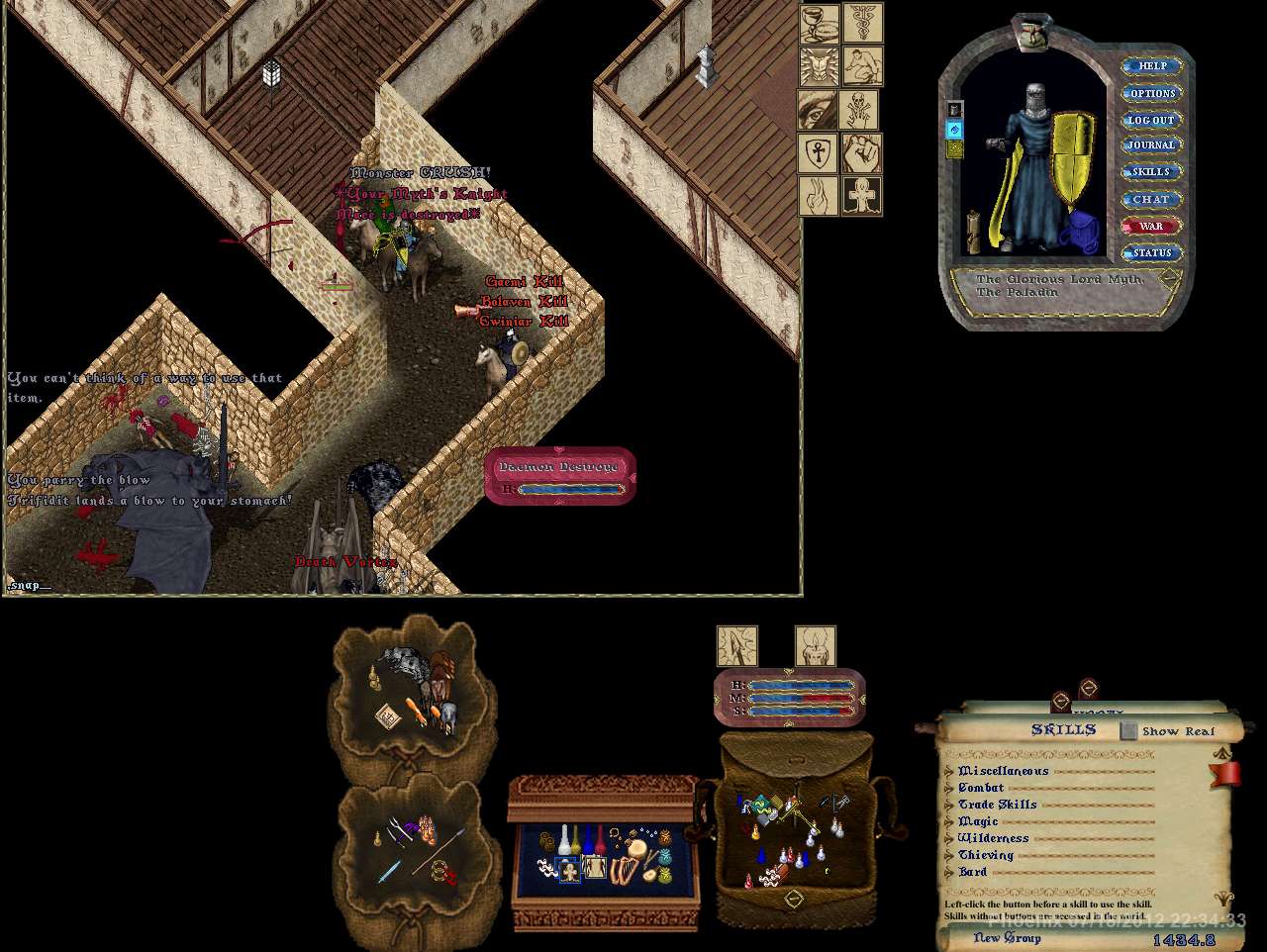
Task: Show the character Status
Action: tap(1151, 252)
